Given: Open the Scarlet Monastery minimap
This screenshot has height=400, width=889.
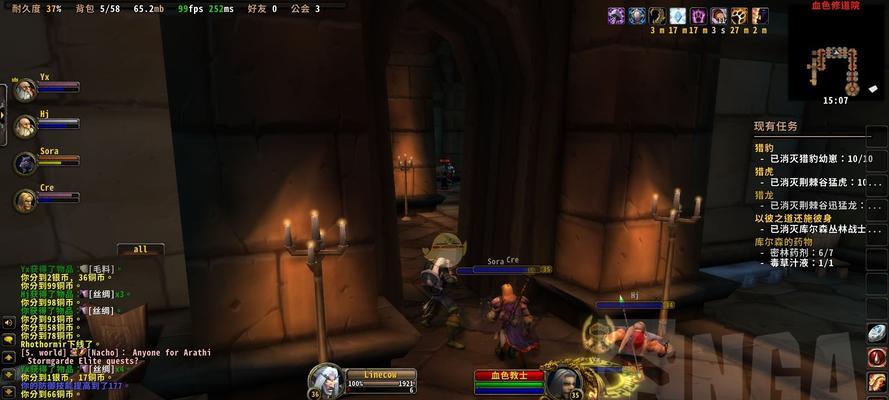Looking at the screenshot, I should click(x=836, y=55).
